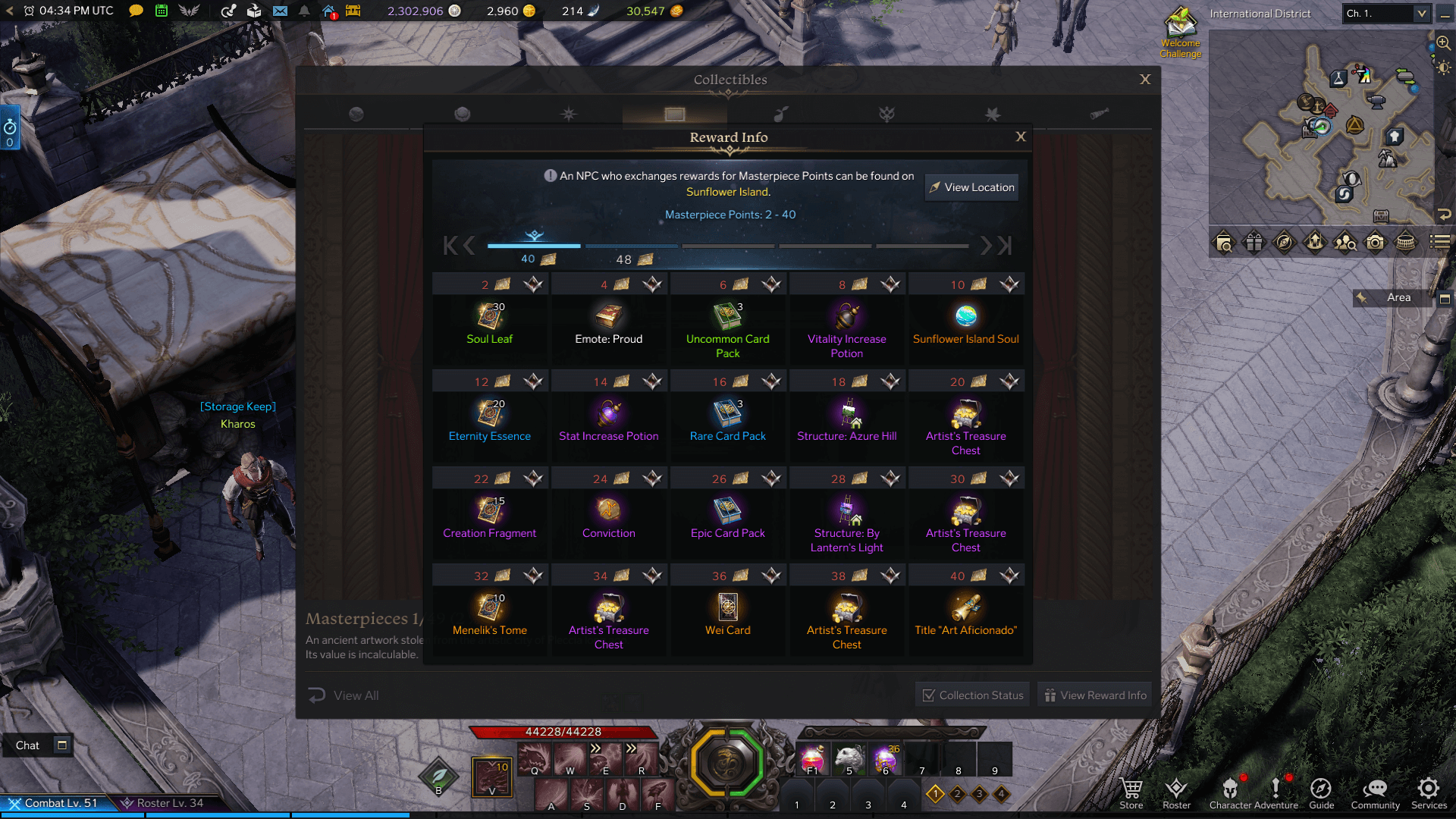Screen dimensions: 1456x819
Task: Enable the Collection Status option
Action: pos(971,694)
